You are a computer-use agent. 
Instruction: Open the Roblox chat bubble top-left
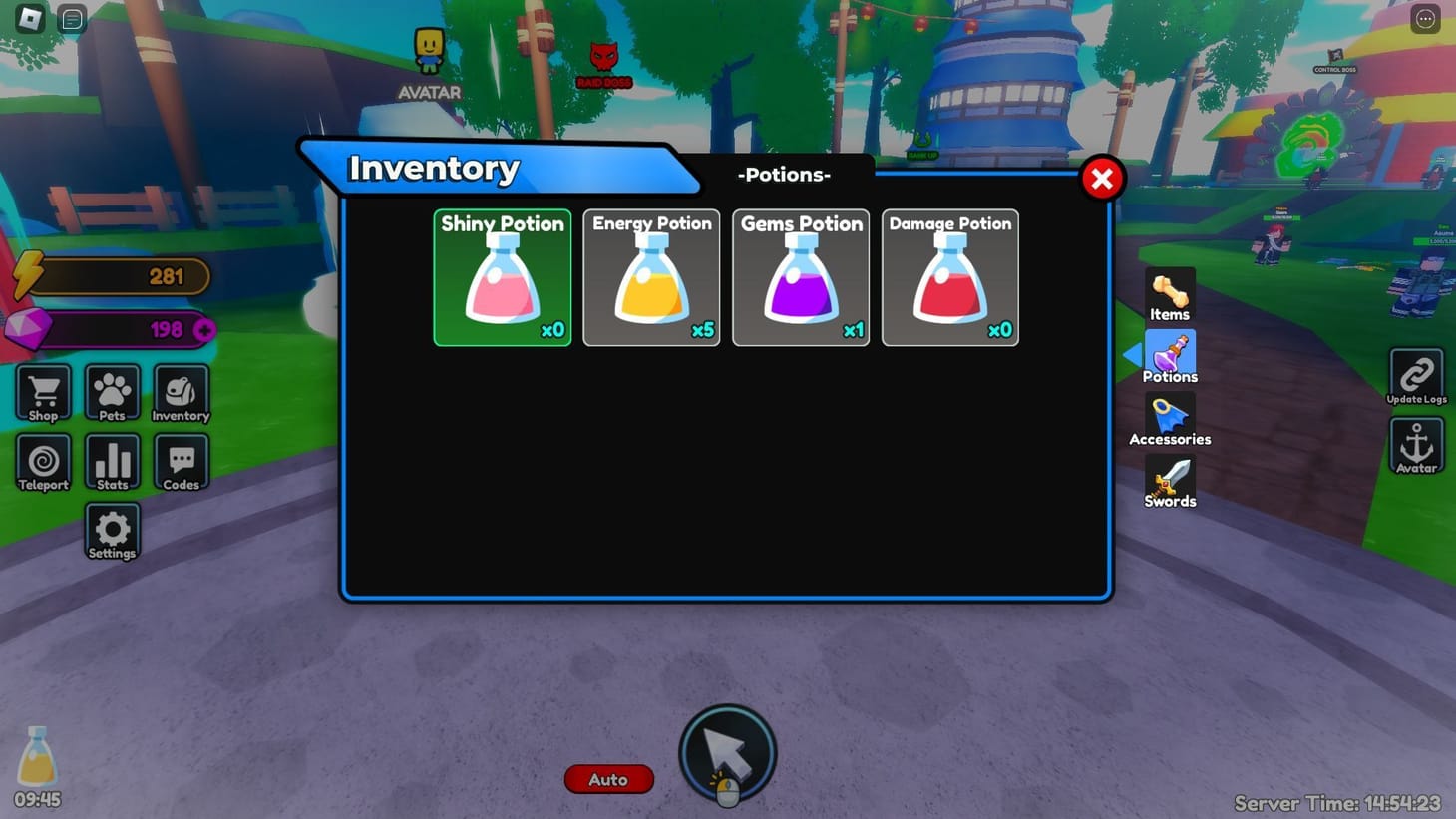pos(71,18)
